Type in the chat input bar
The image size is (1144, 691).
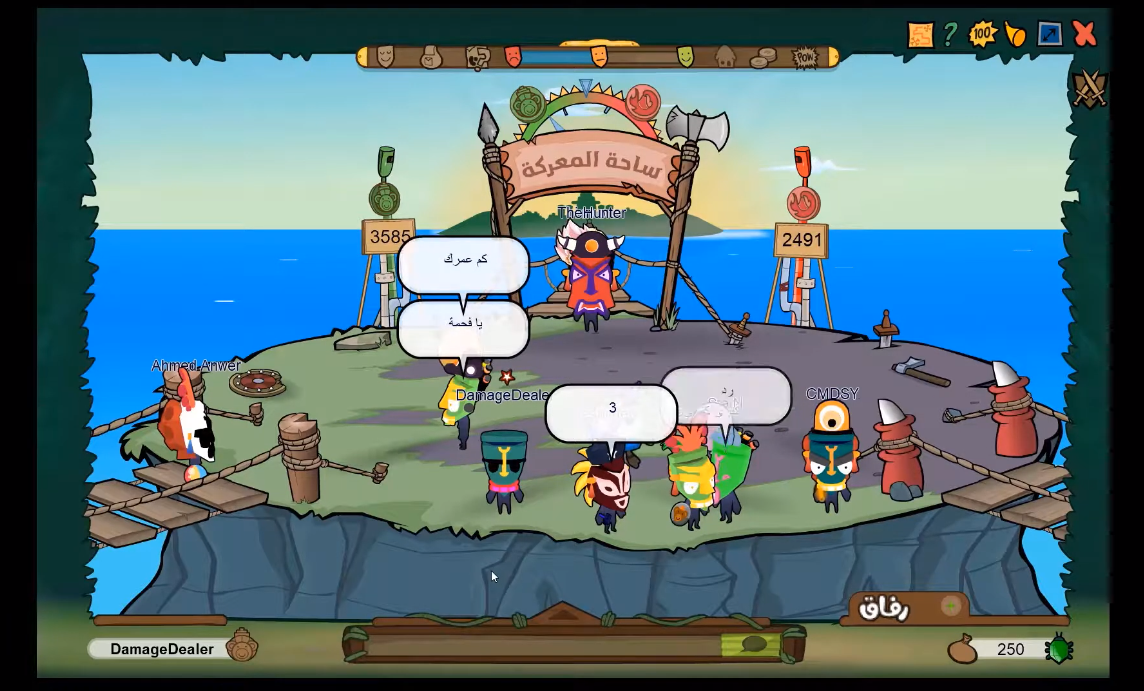540,645
